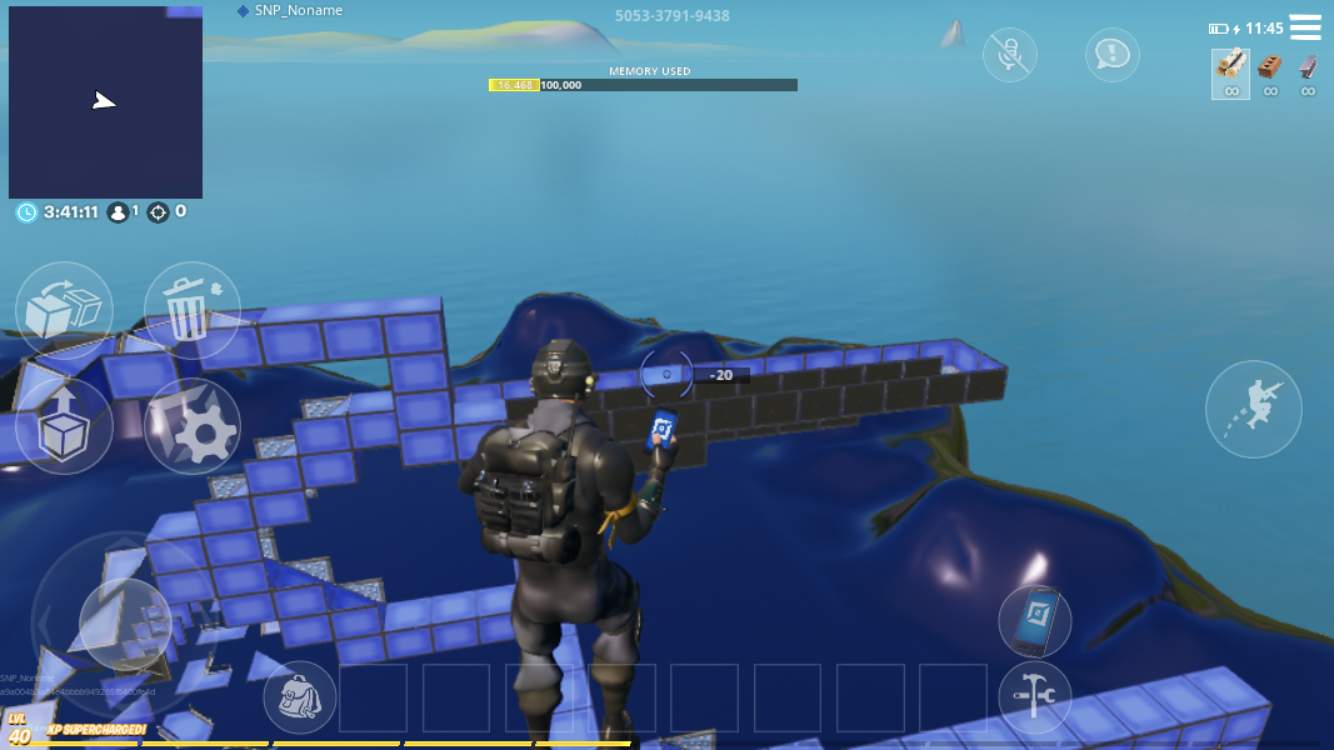
Task: Tap the jump button icon
Action: 1254,408
